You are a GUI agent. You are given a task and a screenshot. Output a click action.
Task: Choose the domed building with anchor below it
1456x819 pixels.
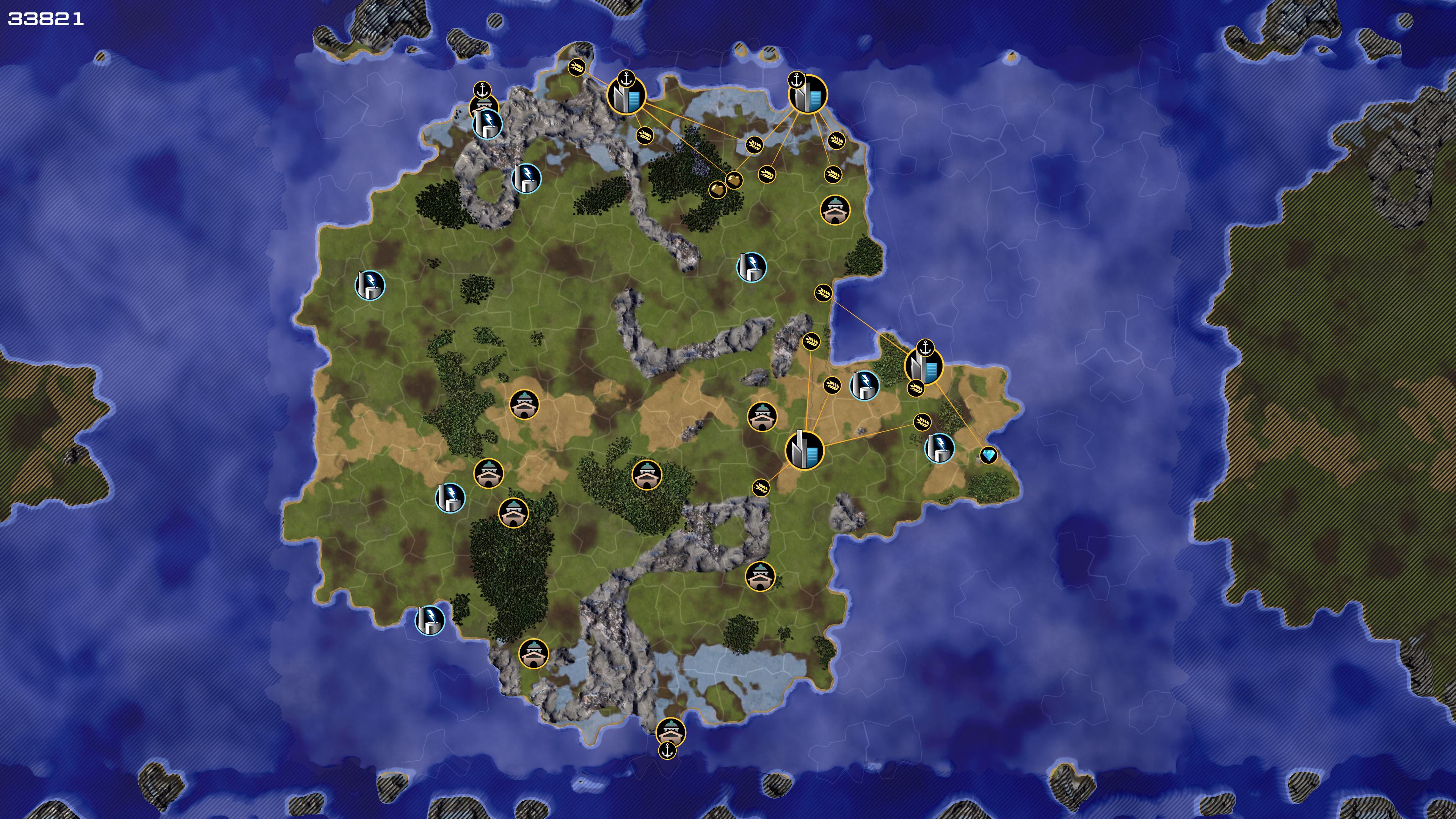click(x=670, y=731)
